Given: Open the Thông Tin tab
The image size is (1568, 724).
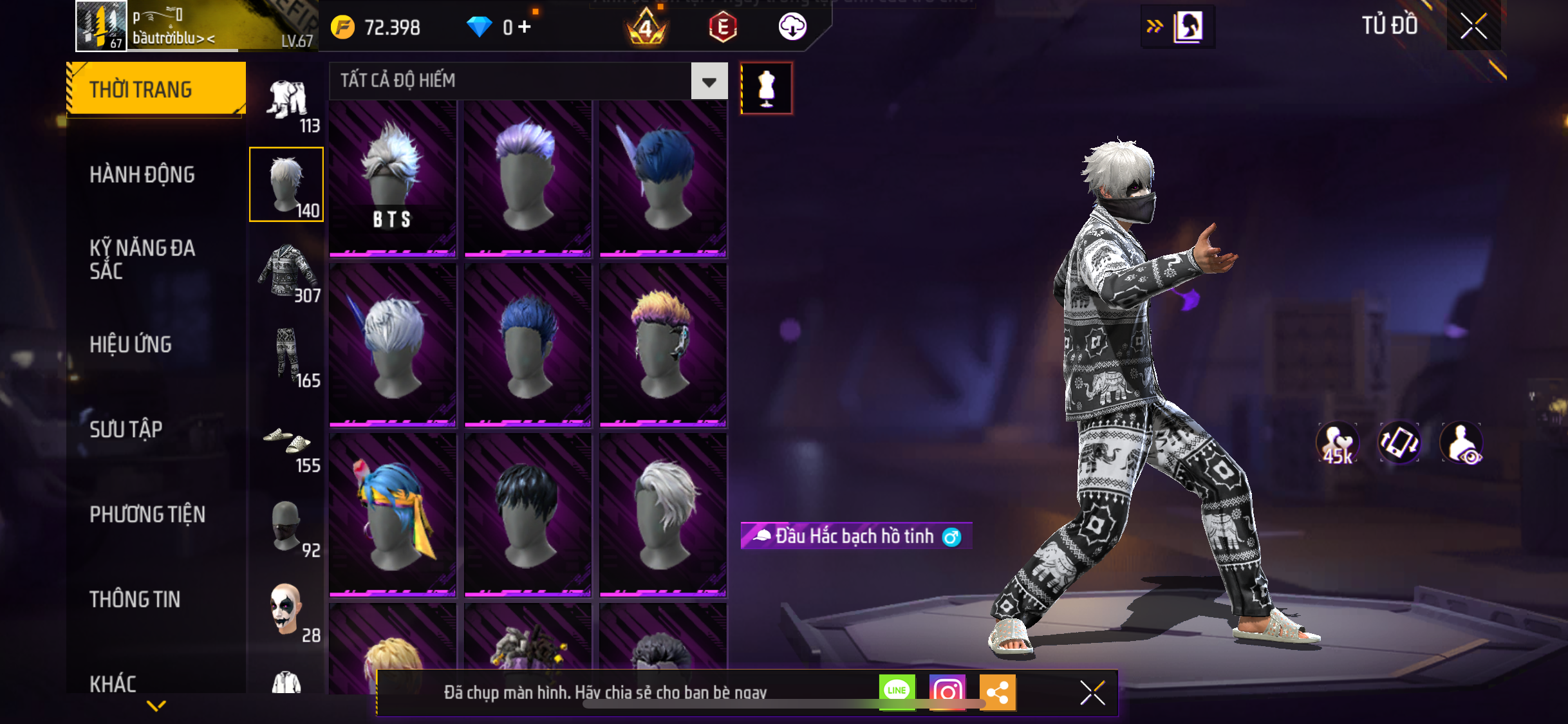Looking at the screenshot, I should click(135, 599).
